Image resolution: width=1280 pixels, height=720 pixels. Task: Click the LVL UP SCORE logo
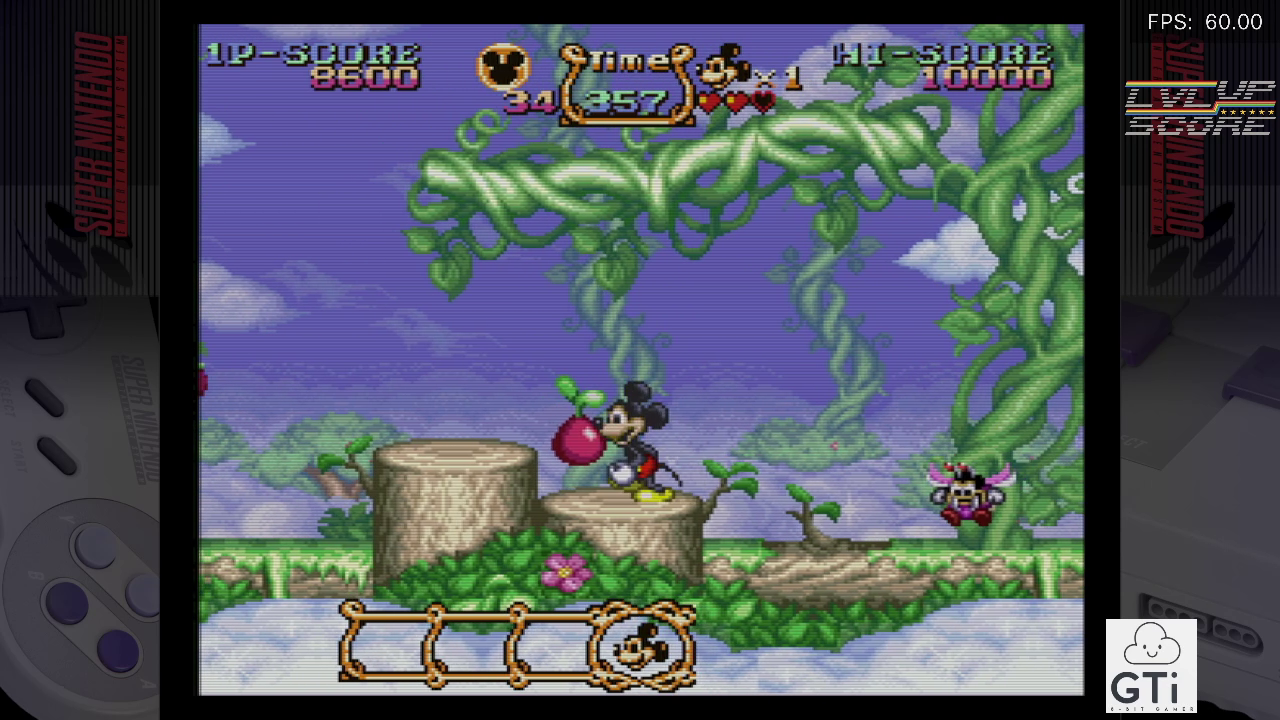1200,108
